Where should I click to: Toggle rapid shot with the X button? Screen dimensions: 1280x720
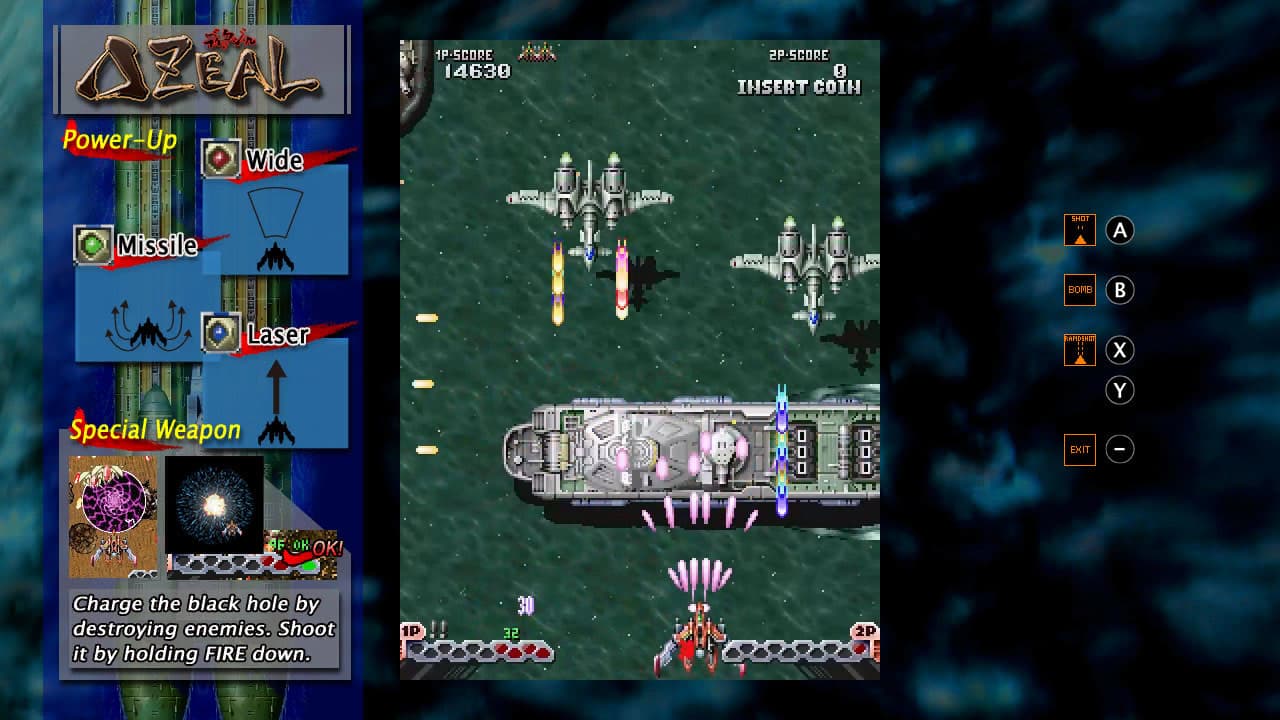[x=1120, y=350]
